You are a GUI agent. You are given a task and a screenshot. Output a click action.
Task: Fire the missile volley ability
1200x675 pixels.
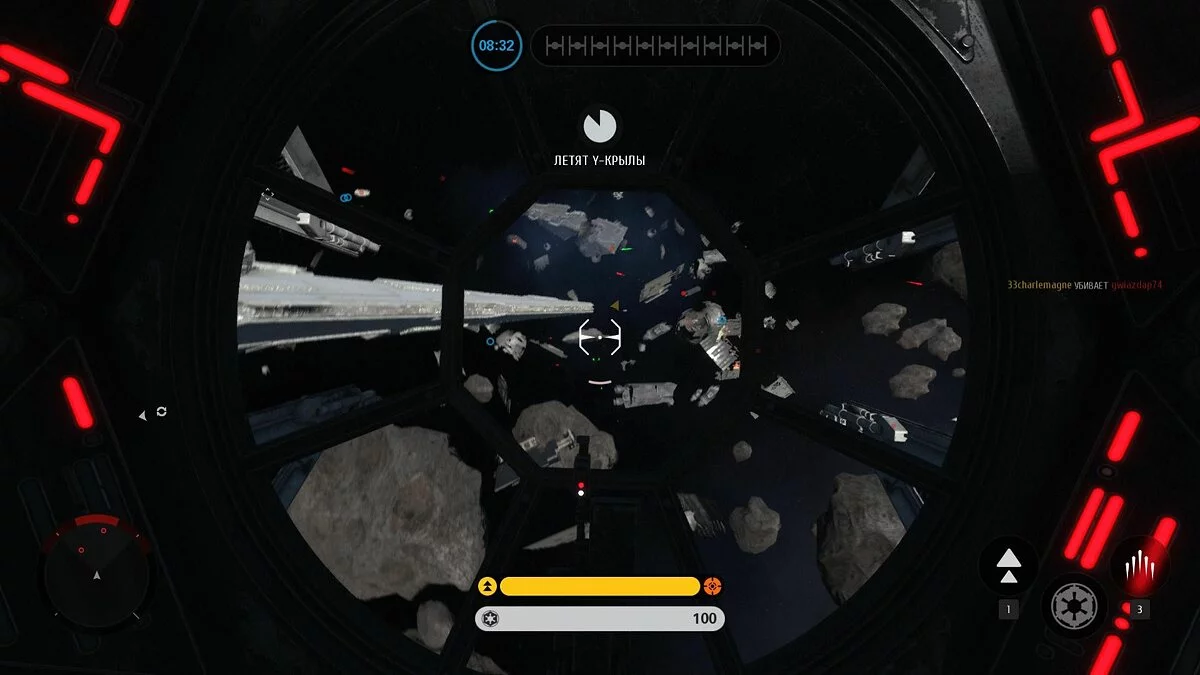[x=1139, y=568]
